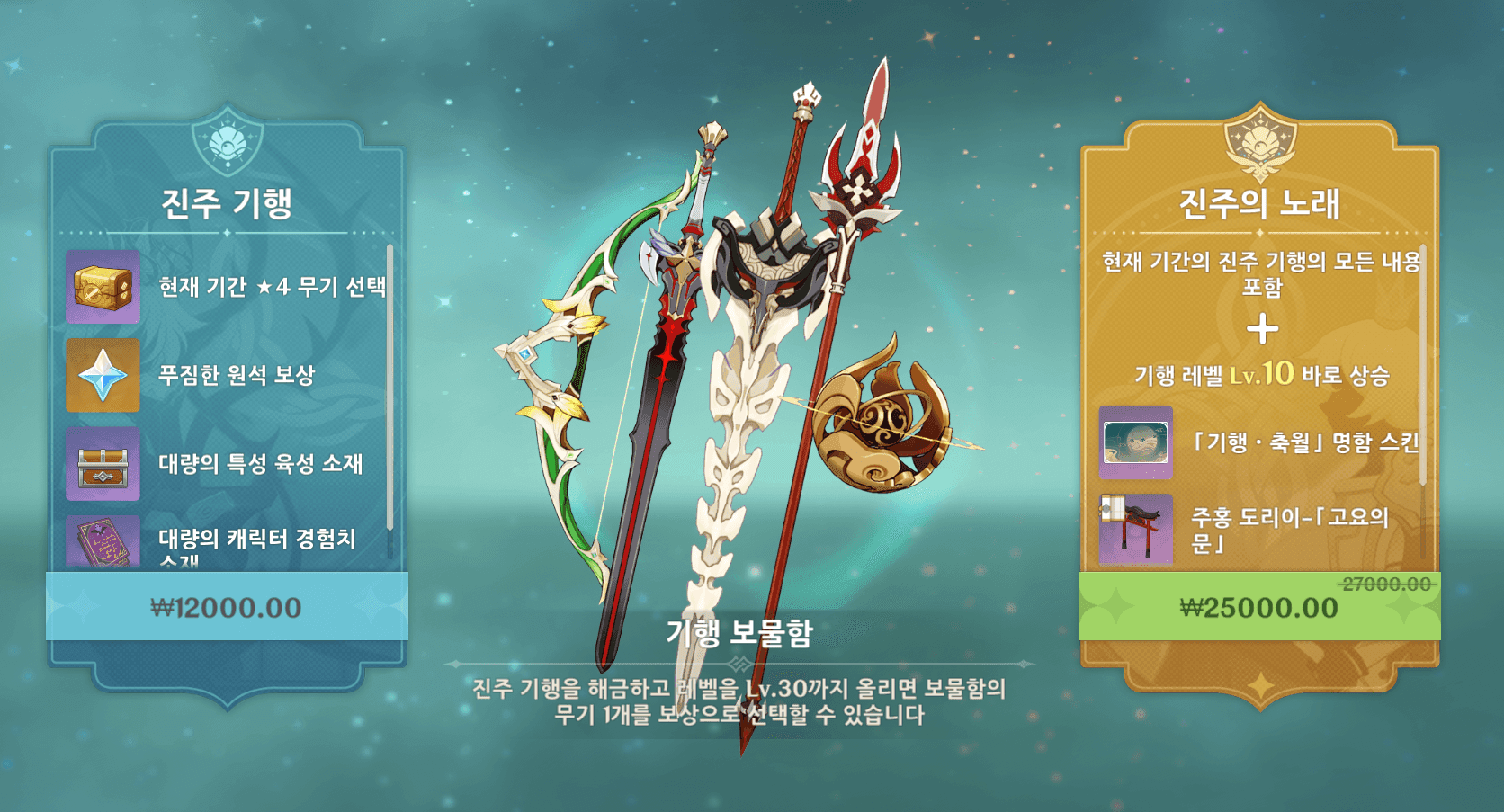Click the Primogem reward icon
Screen dimensions: 1504x812
(x=102, y=376)
